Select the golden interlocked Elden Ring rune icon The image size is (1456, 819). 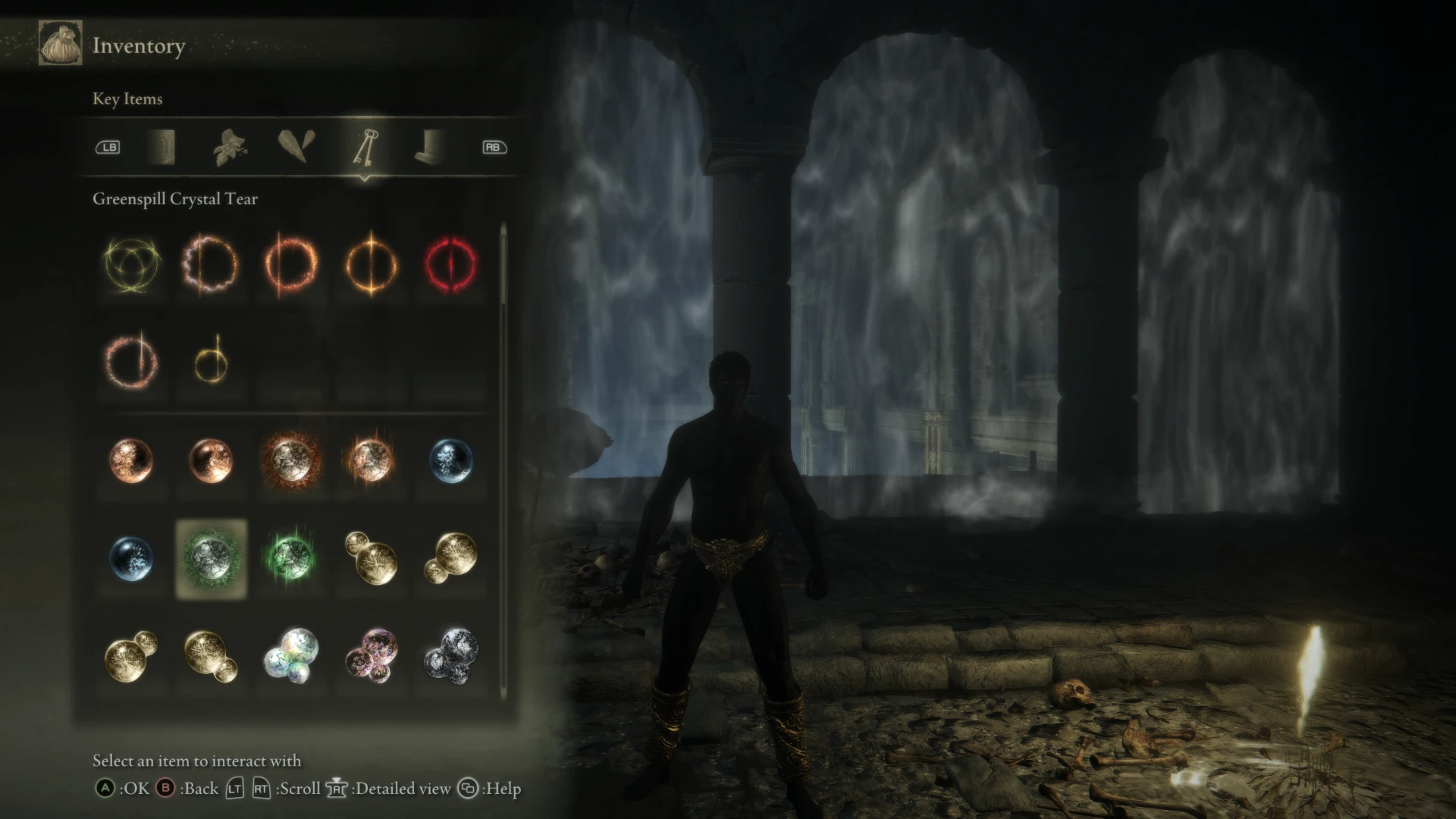[x=133, y=265]
